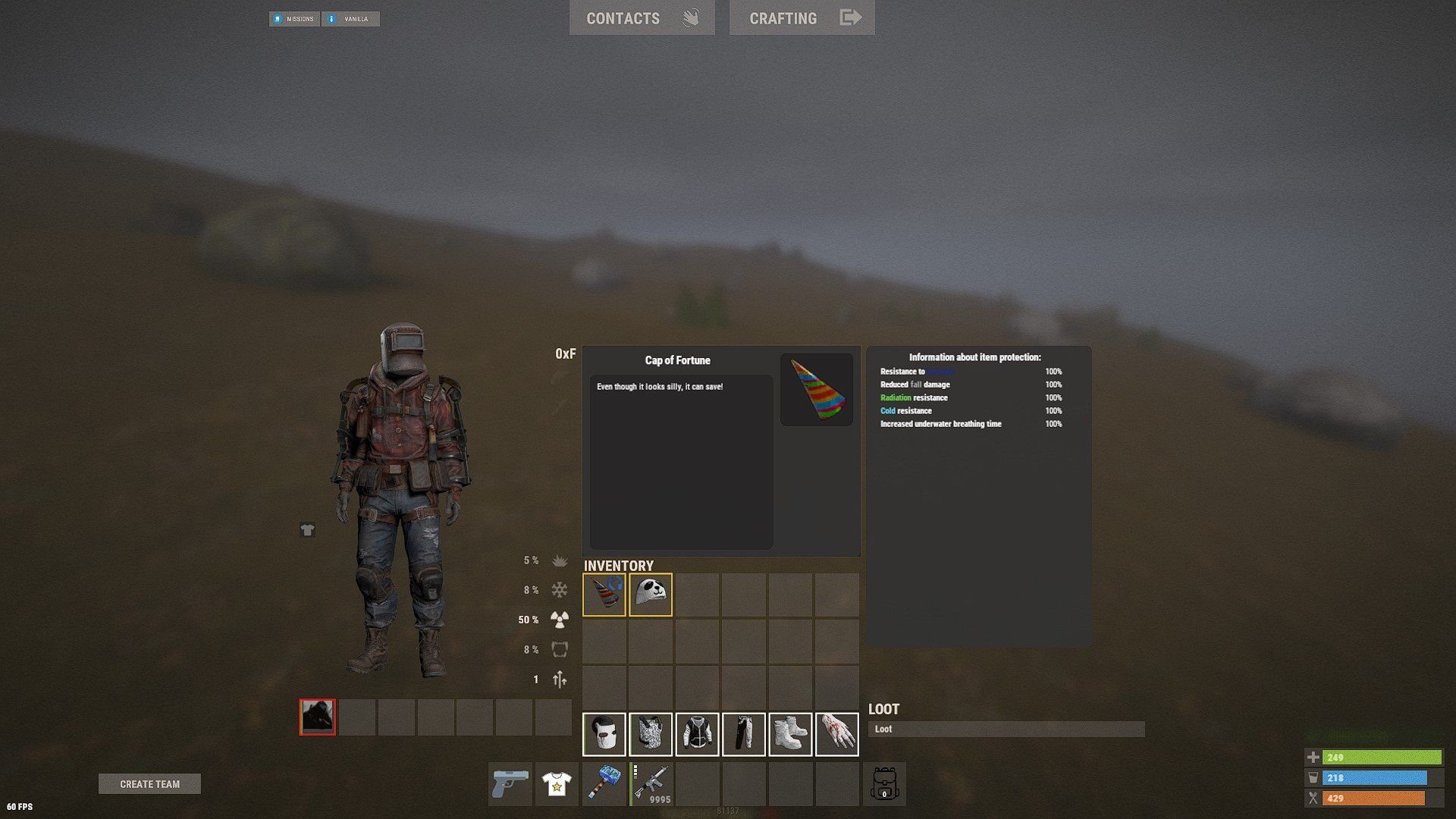Screen dimensions: 1456x819
Task: Open the Missions button
Action: [294, 19]
